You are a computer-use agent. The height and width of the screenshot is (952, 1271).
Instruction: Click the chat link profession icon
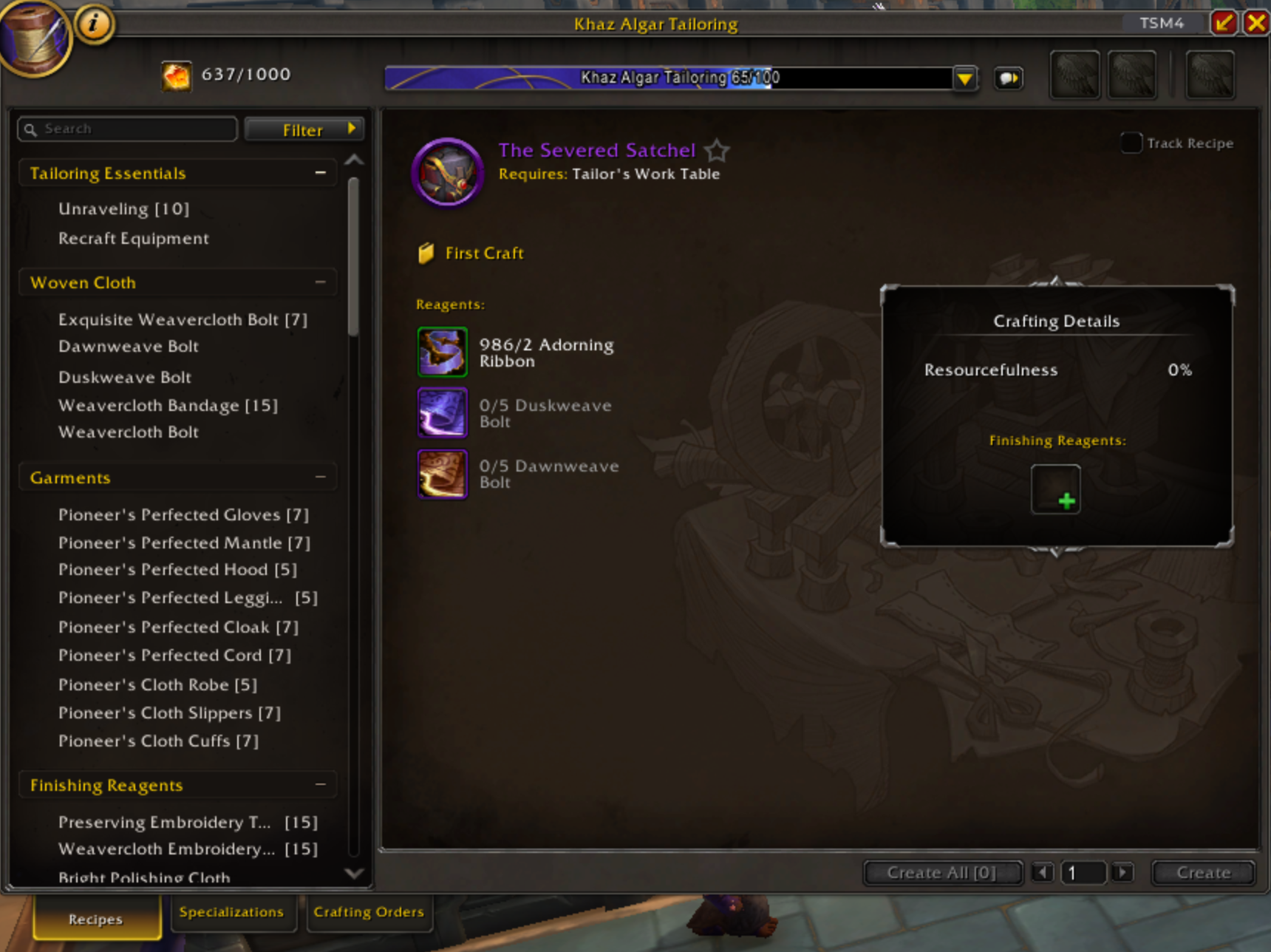[1009, 78]
